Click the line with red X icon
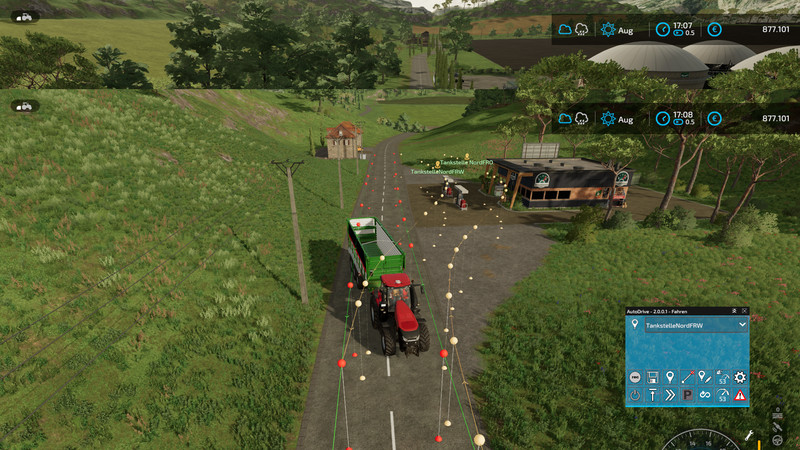The image size is (800, 450). (x=687, y=377)
